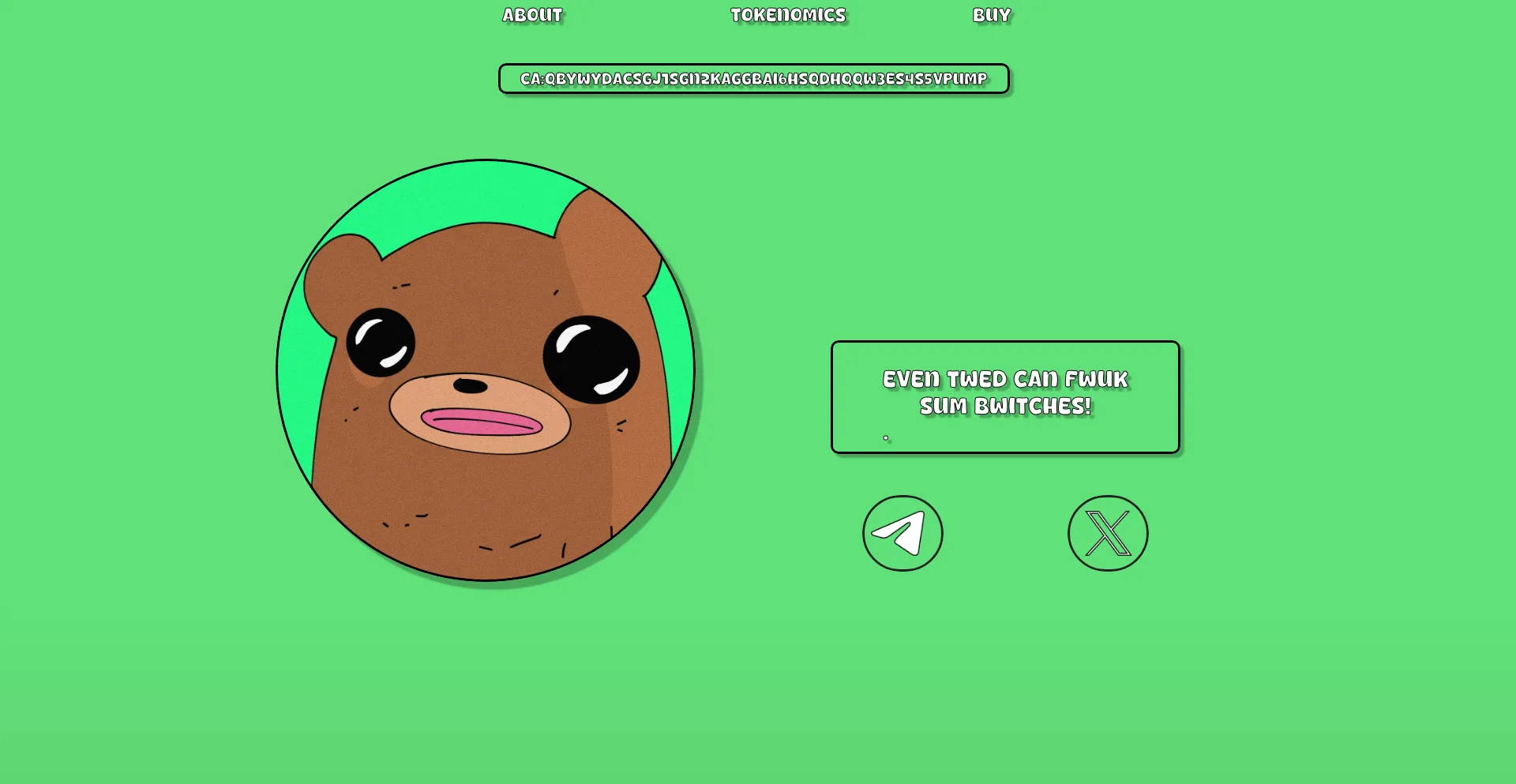Open the About section link

coord(532,15)
